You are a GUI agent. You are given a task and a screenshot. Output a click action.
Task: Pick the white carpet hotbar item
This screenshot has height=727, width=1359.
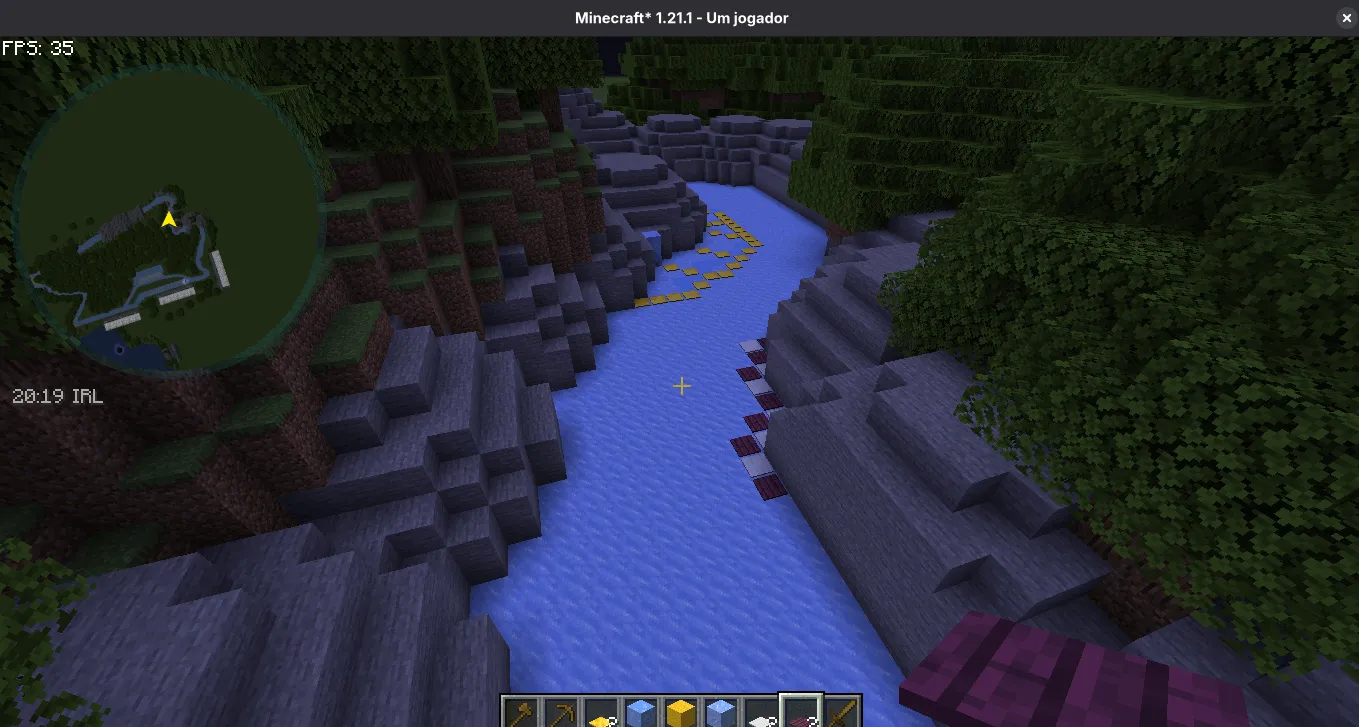[x=763, y=712]
